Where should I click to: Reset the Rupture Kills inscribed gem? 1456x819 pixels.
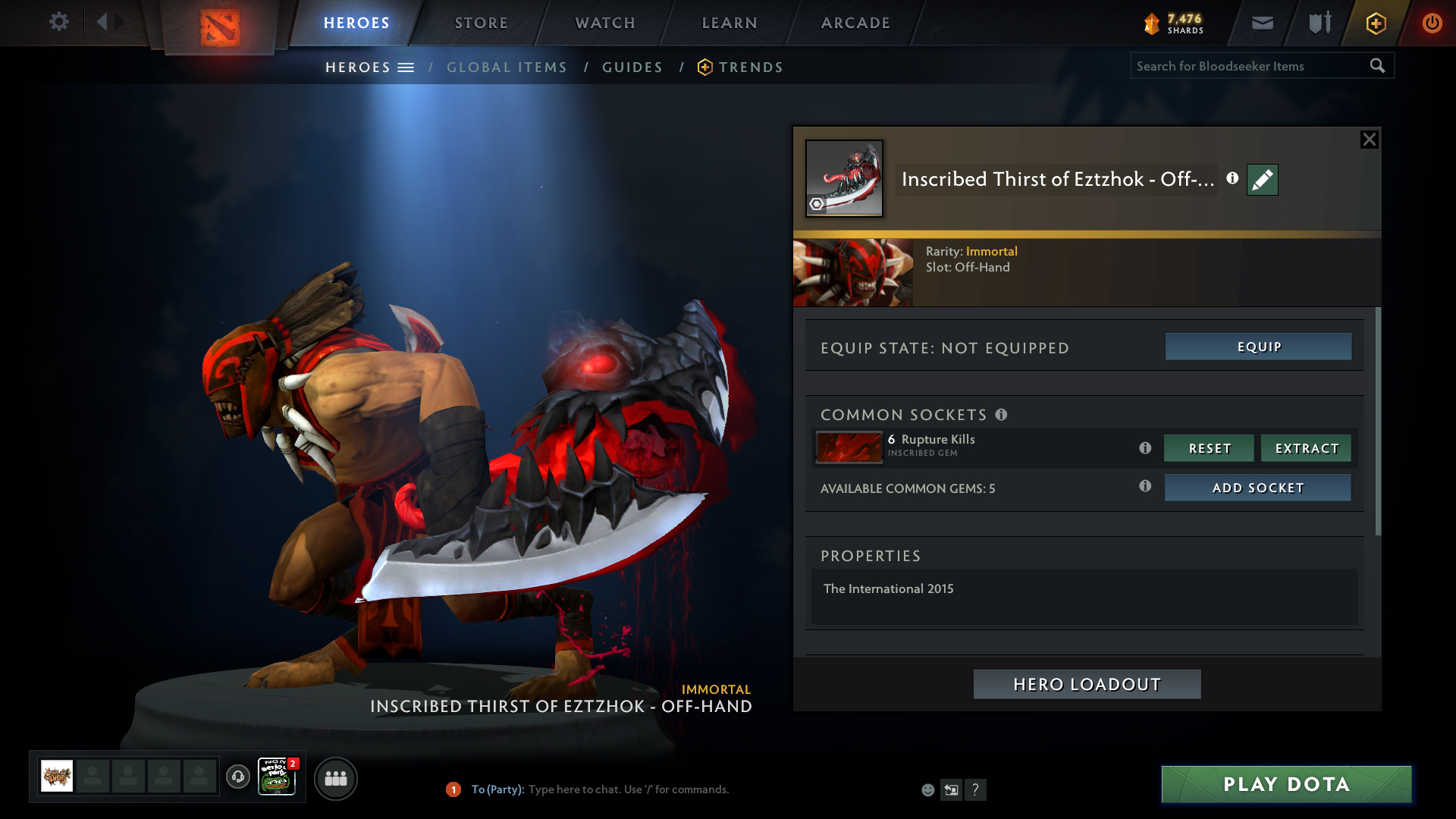1209,448
